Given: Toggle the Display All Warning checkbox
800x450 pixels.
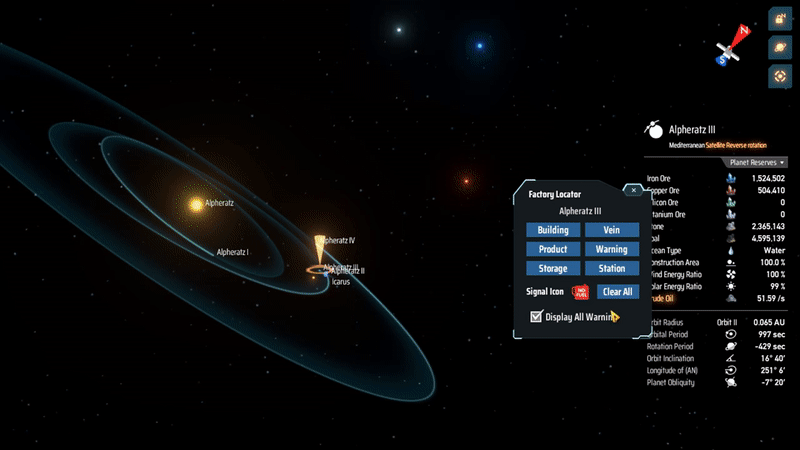Looking at the screenshot, I should 537,317.
